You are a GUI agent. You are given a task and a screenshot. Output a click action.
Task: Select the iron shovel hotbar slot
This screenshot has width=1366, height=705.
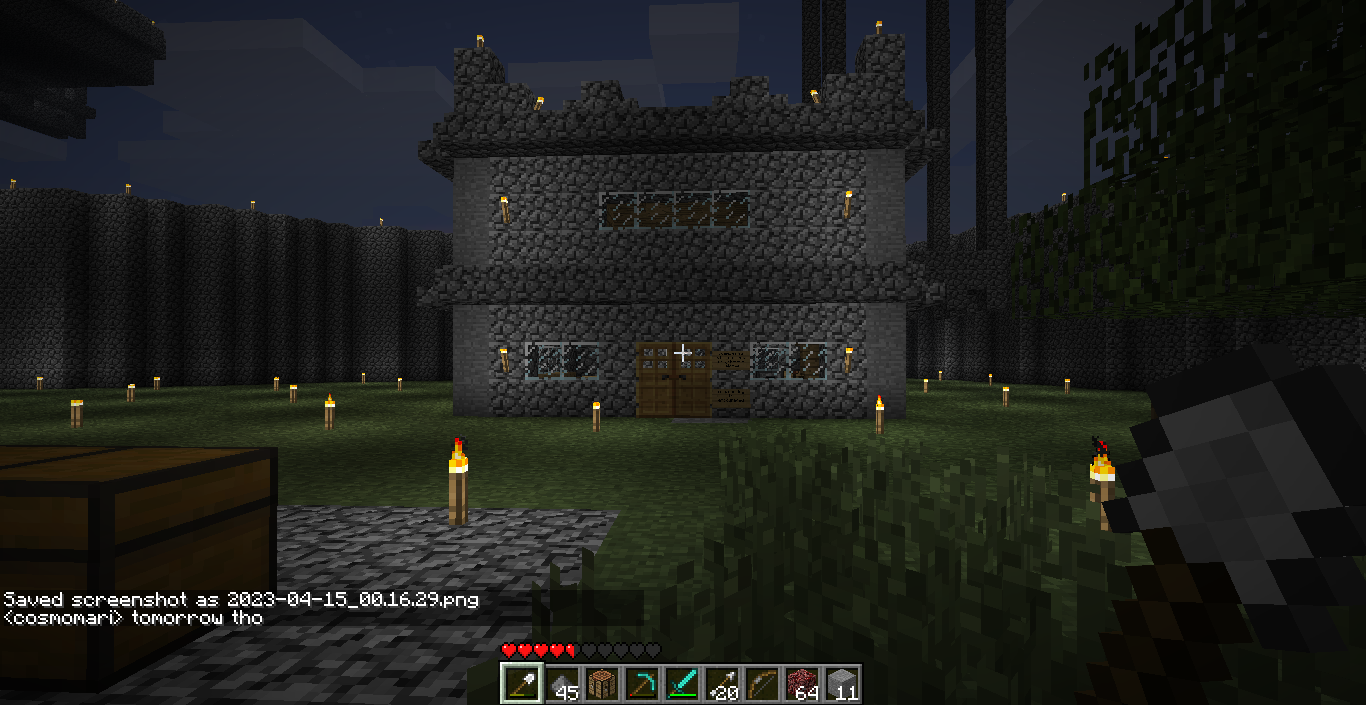point(520,684)
